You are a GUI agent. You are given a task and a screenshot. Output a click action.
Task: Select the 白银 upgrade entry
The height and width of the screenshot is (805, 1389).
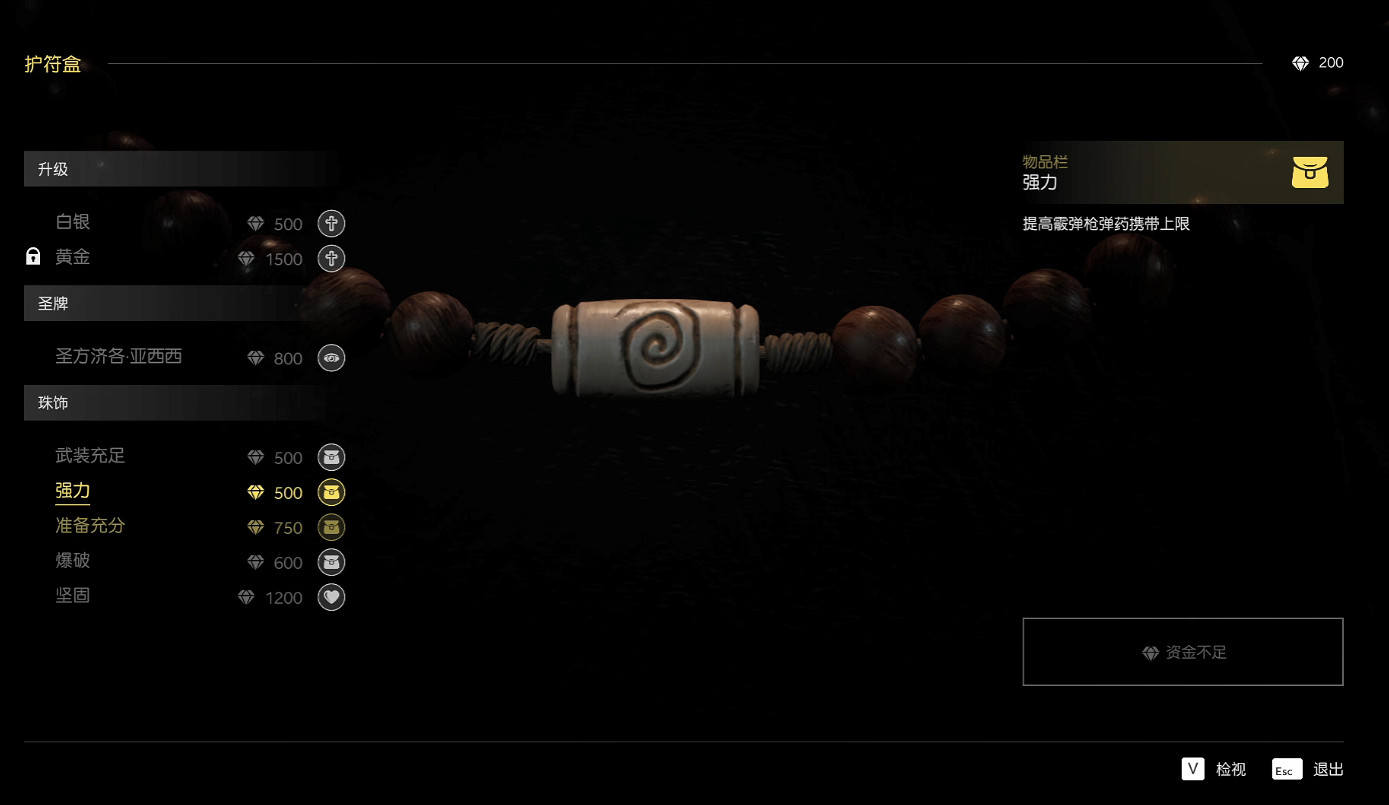pos(74,223)
